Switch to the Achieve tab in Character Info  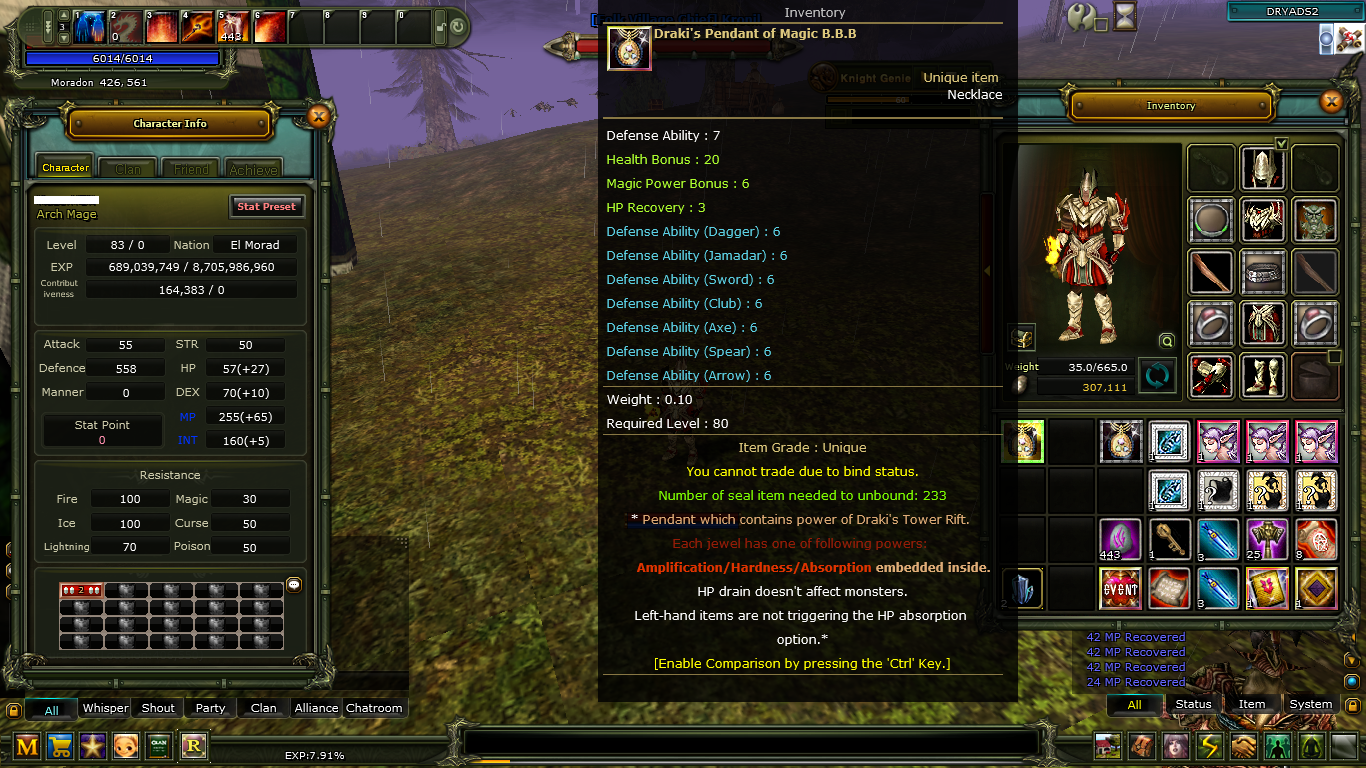pos(252,169)
